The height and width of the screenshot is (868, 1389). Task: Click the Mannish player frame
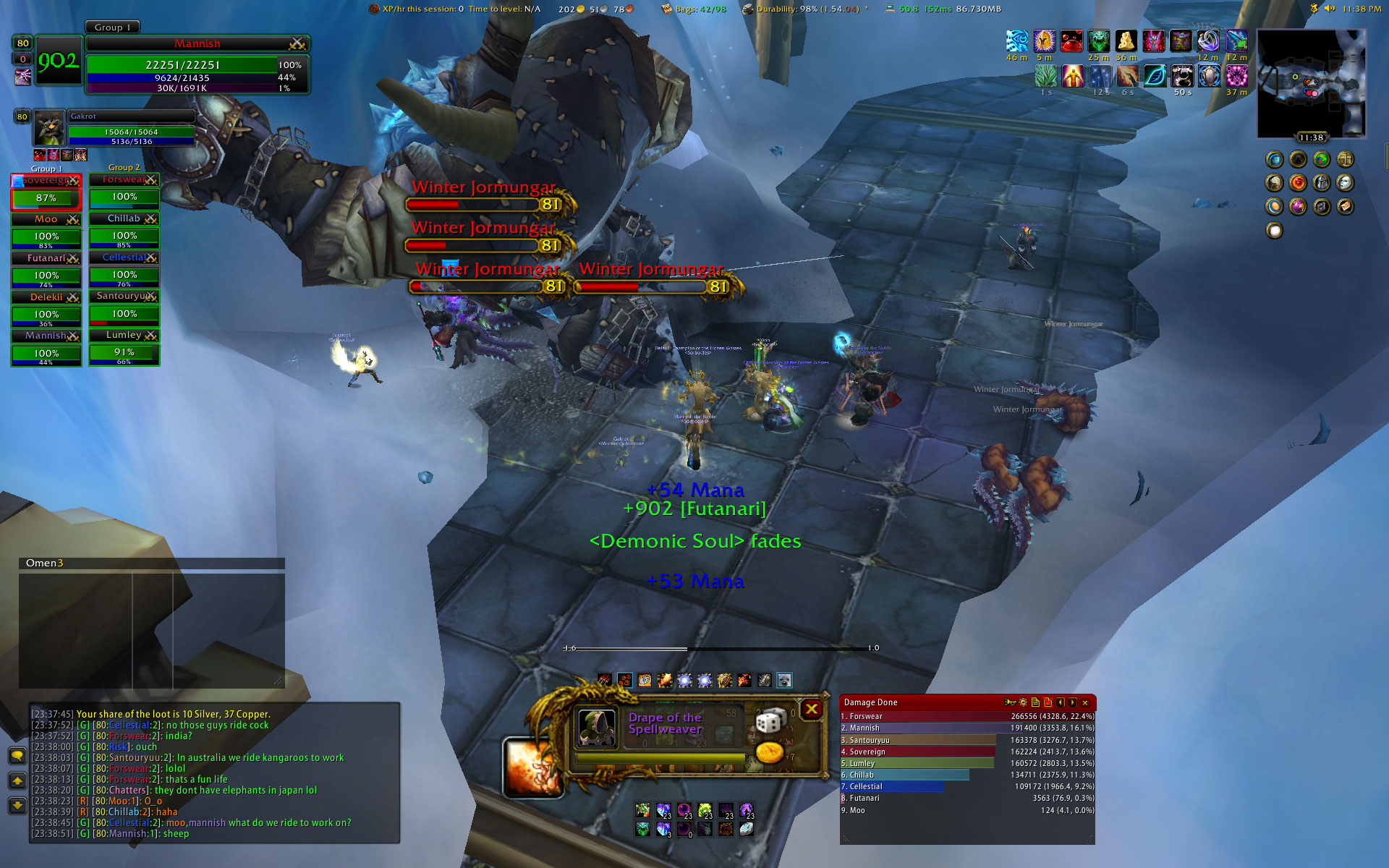tap(197, 64)
